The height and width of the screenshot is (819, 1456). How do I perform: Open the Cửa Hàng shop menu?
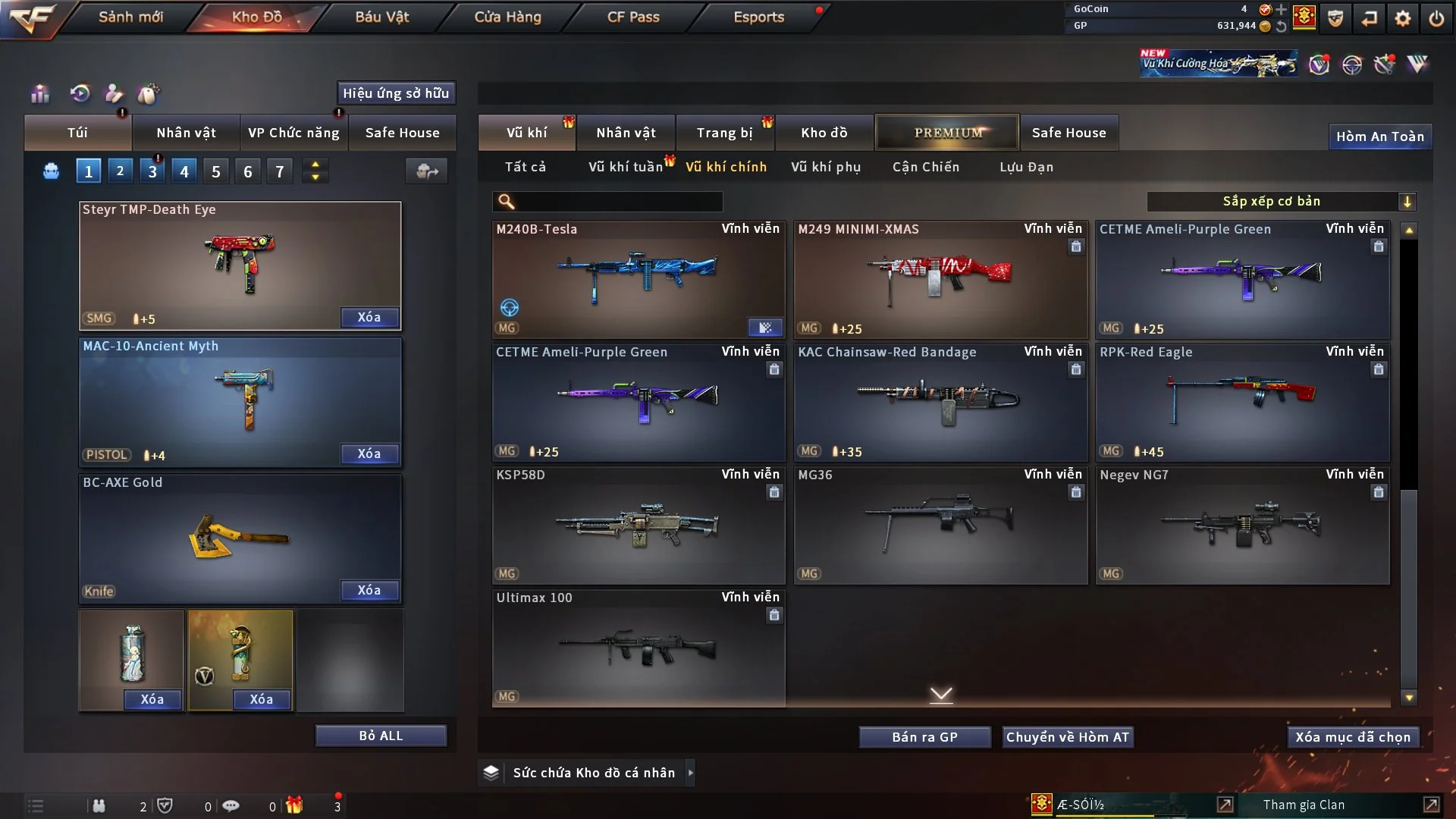pos(507,17)
